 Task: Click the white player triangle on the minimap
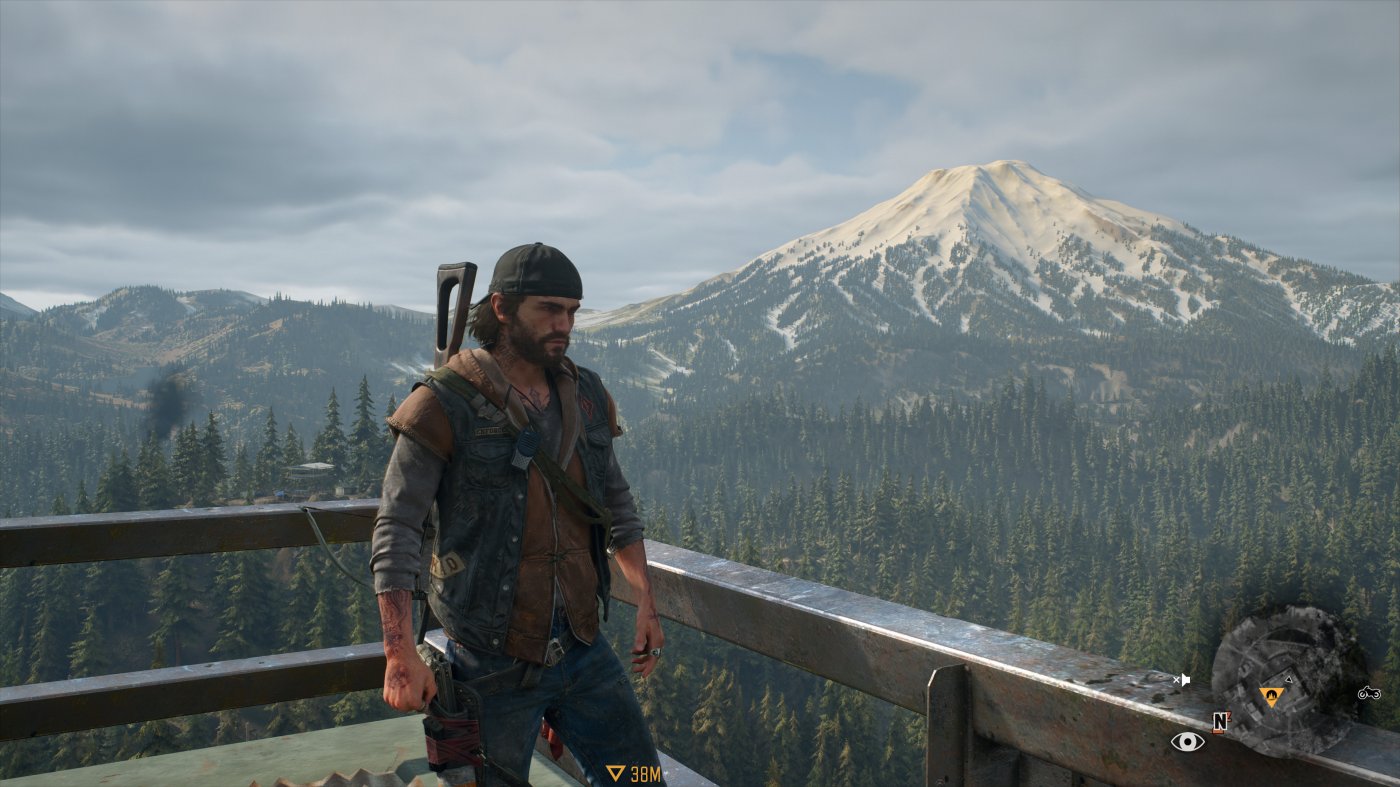click(x=1288, y=680)
